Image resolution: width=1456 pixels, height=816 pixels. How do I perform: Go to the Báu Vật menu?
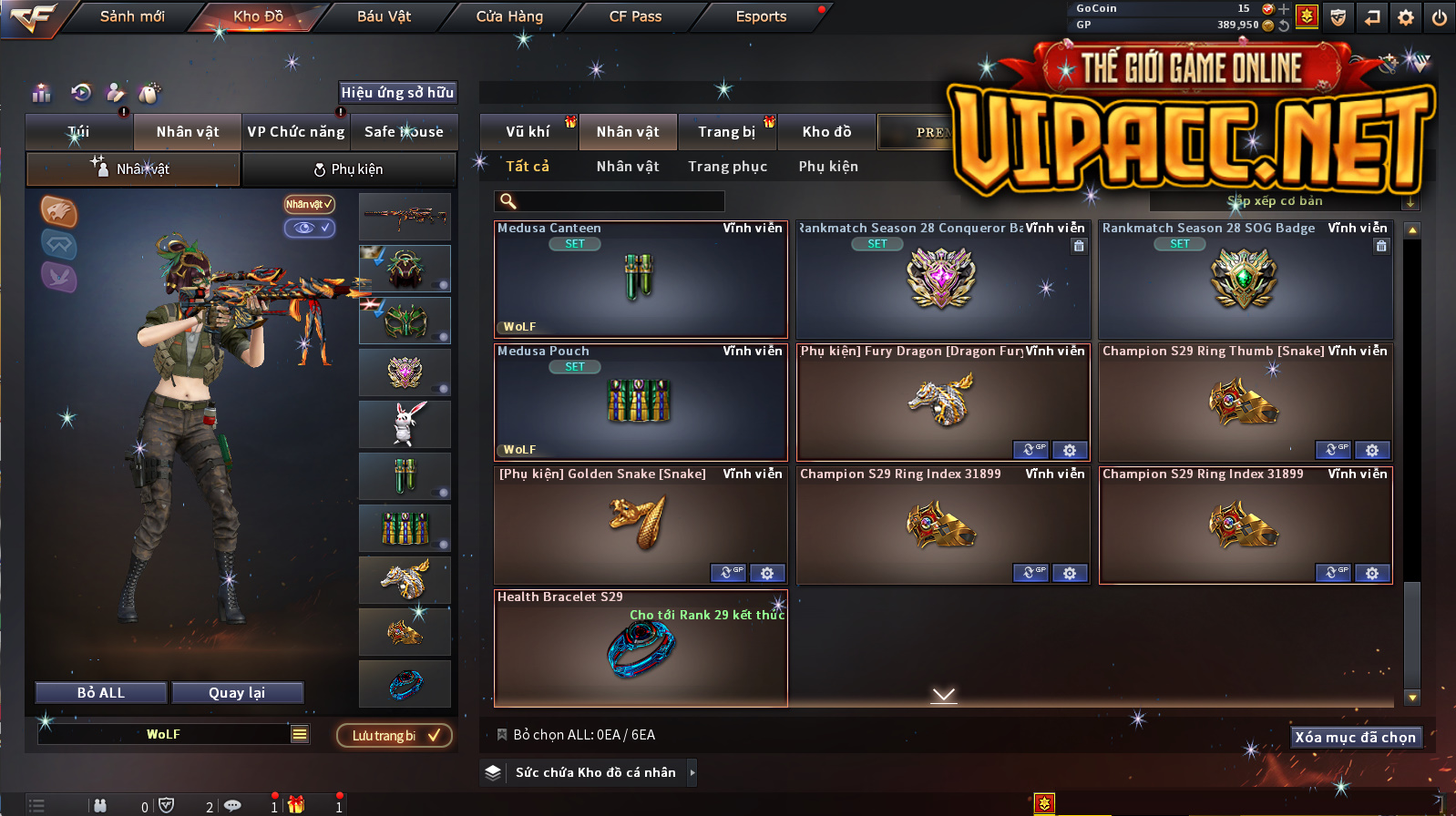point(384,16)
